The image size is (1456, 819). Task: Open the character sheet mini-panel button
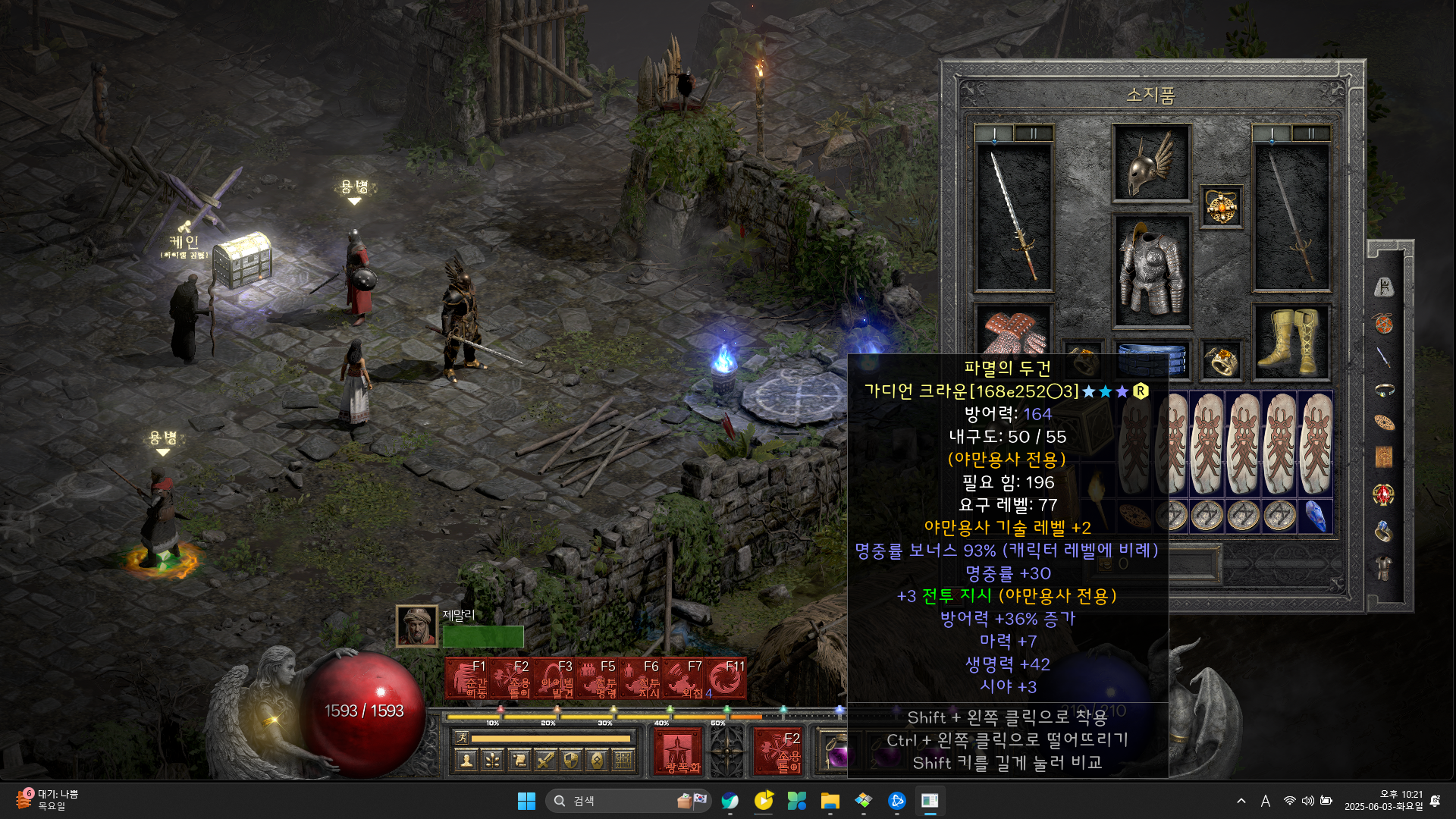tap(467, 760)
